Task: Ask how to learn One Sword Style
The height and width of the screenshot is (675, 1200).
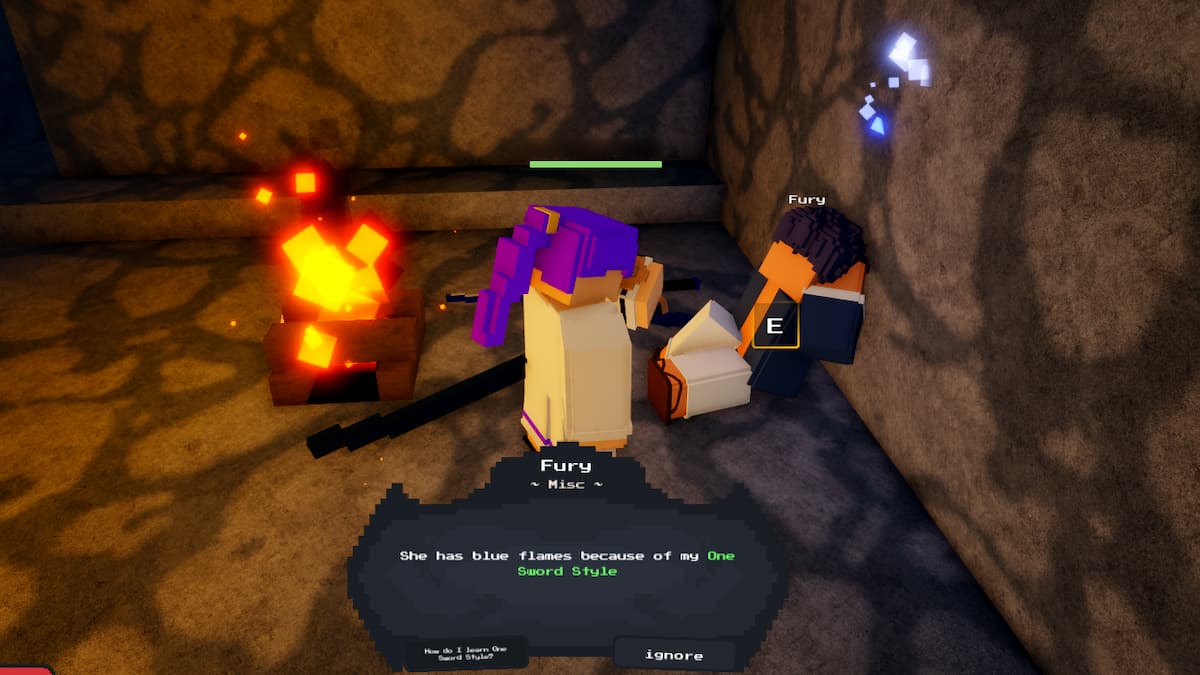Action: [466, 655]
